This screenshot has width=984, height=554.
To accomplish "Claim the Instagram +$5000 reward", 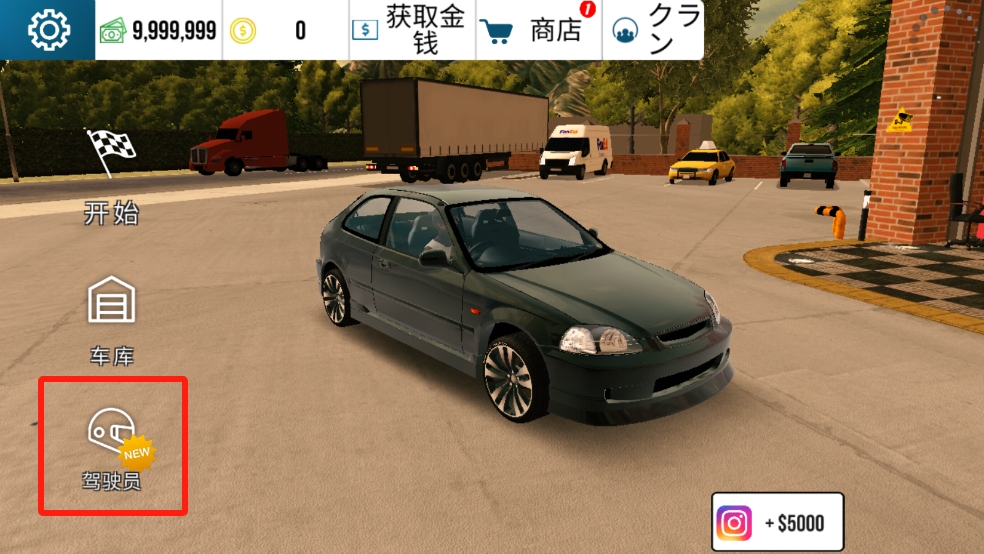I will coord(778,522).
